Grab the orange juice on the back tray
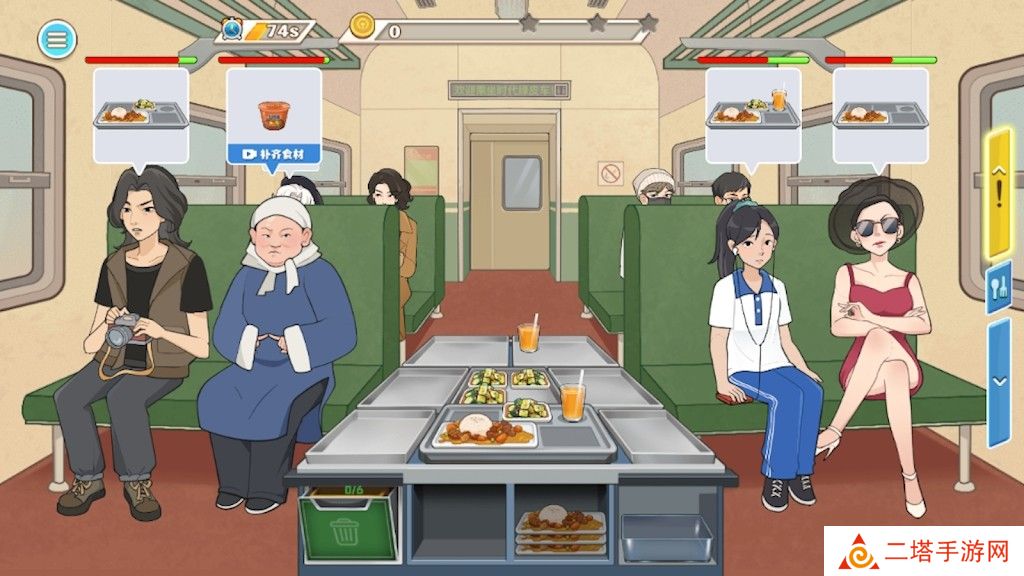This screenshot has height=576, width=1024. (529, 335)
